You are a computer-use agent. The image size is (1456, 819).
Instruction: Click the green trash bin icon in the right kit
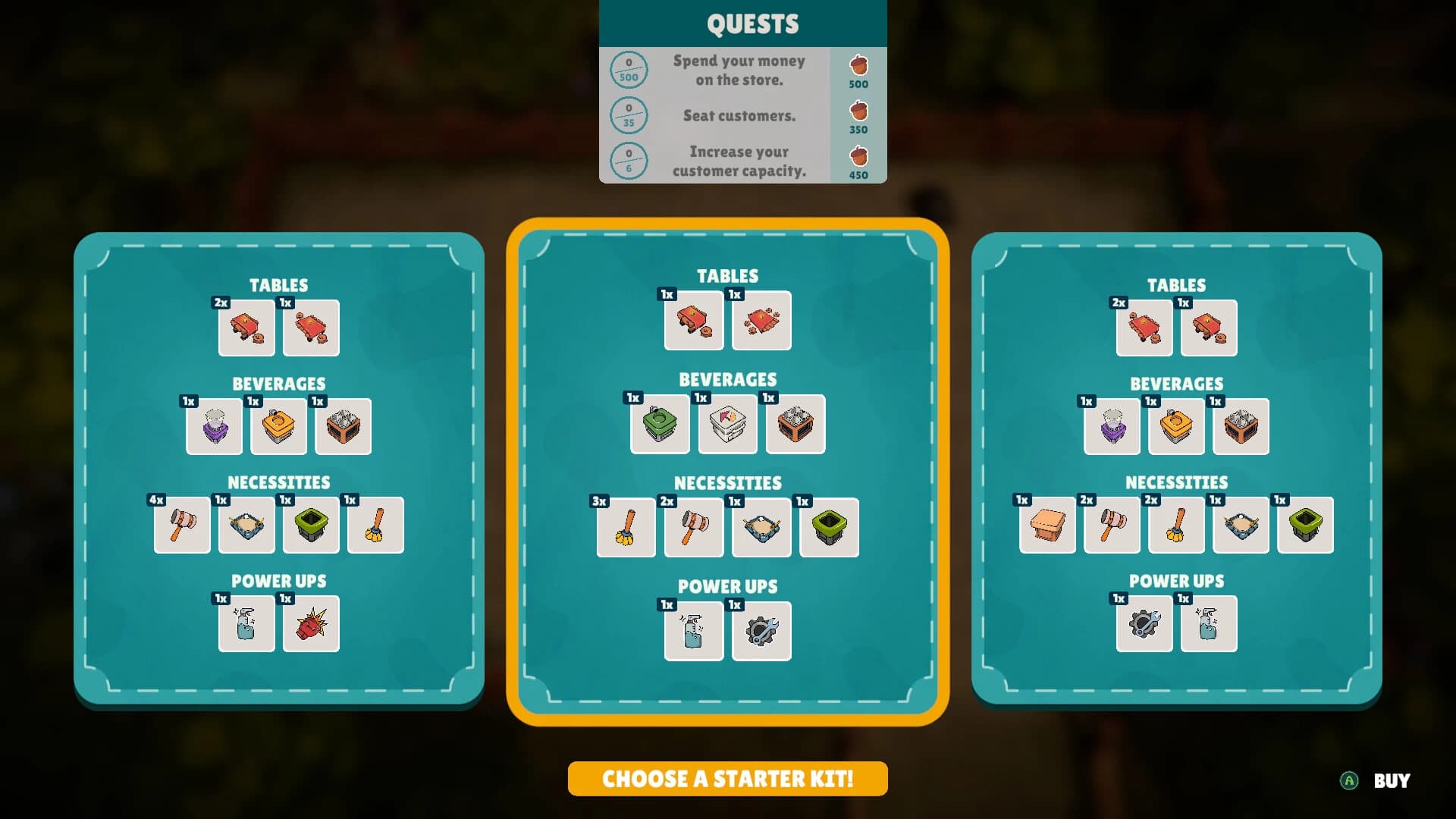click(x=1306, y=526)
